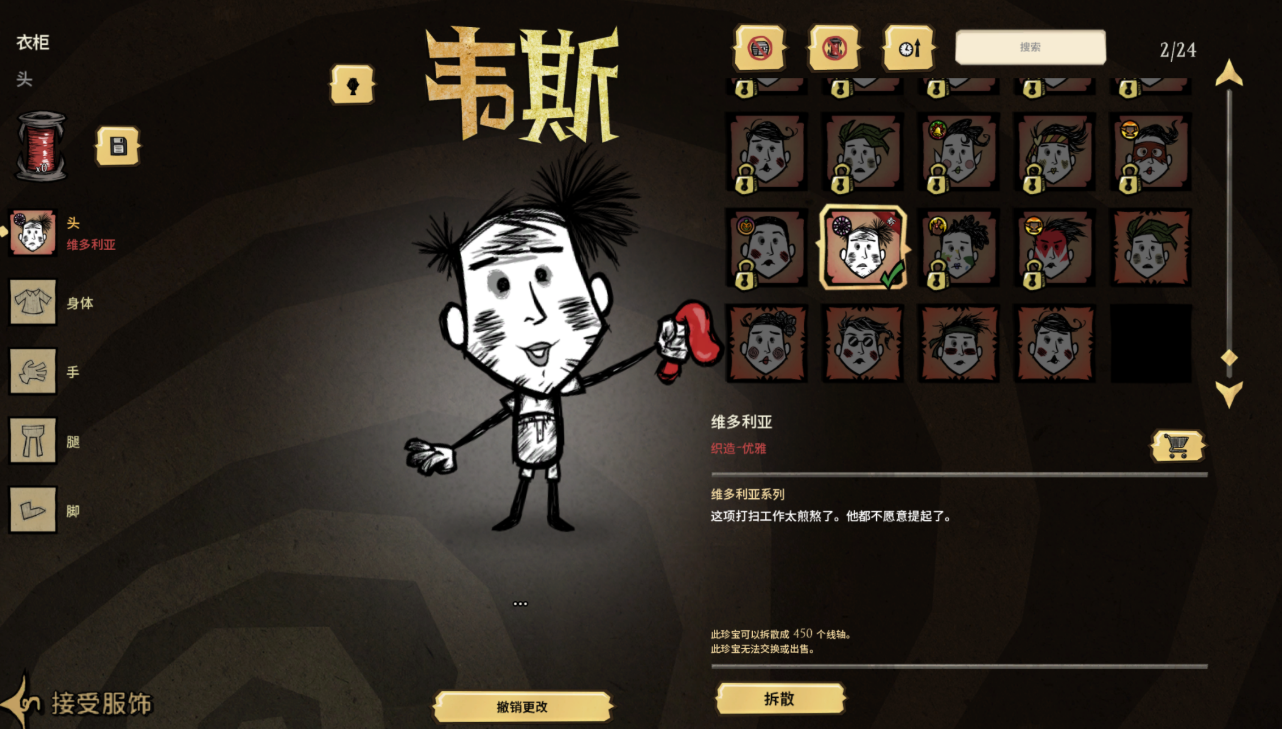
Task: Toggle the clock sort-by-time filter
Action: 908,47
